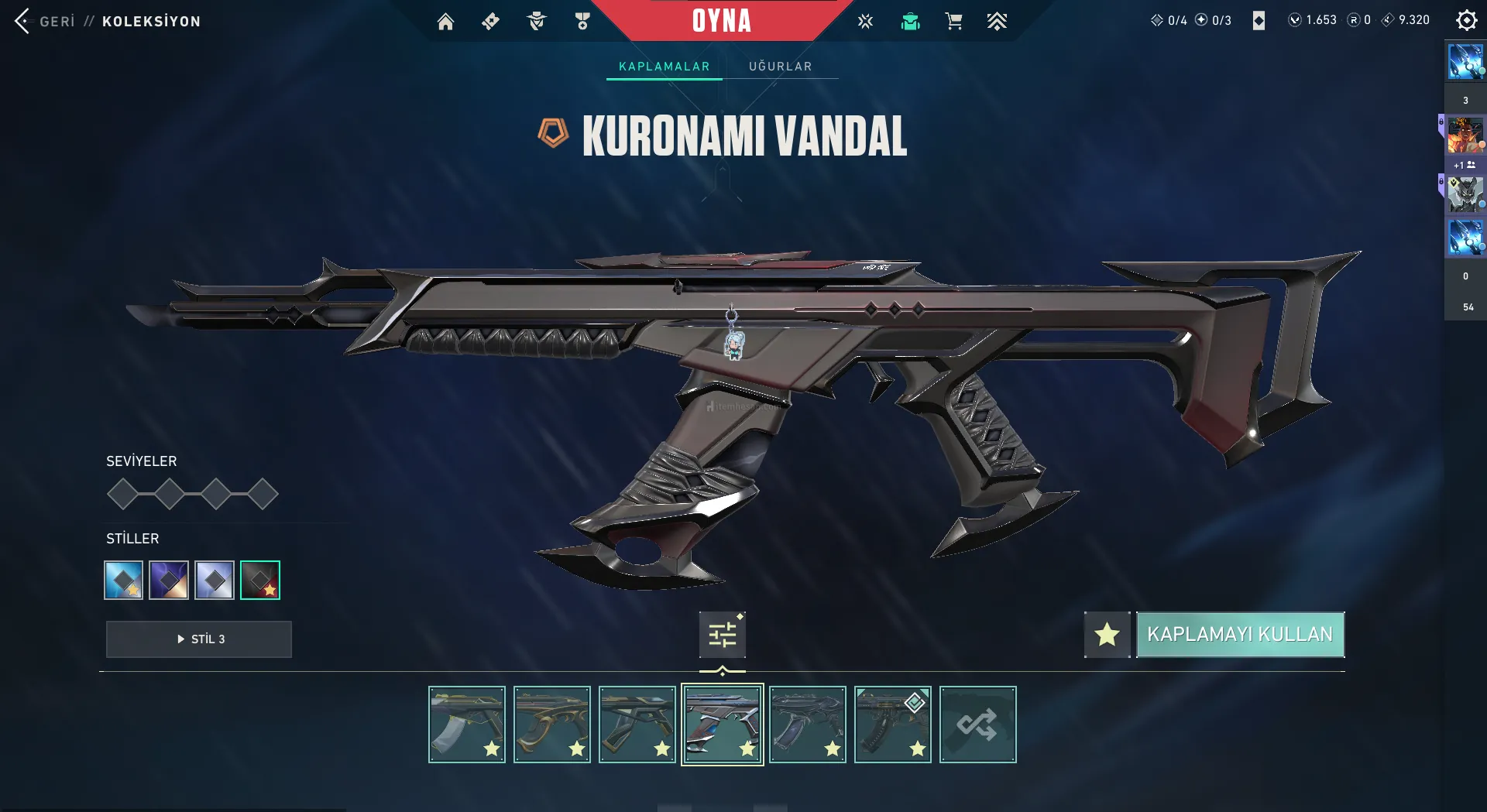
Task: Open the home icon in top navigation
Action: tap(445, 22)
